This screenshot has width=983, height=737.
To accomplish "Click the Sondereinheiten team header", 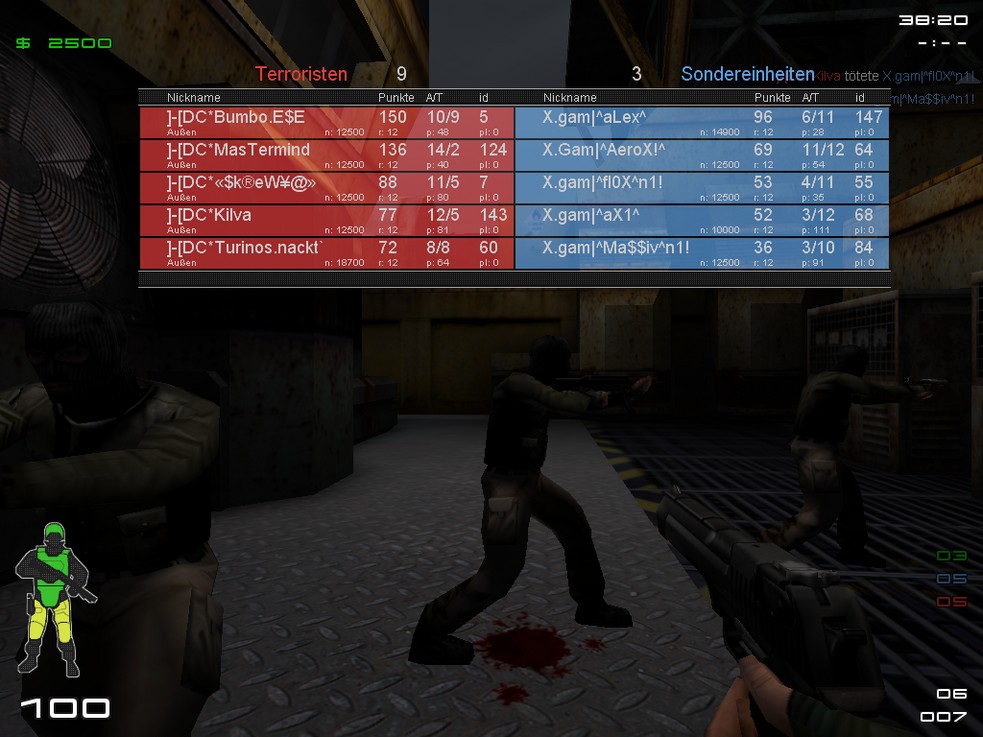I will pyautogui.click(x=747, y=74).
